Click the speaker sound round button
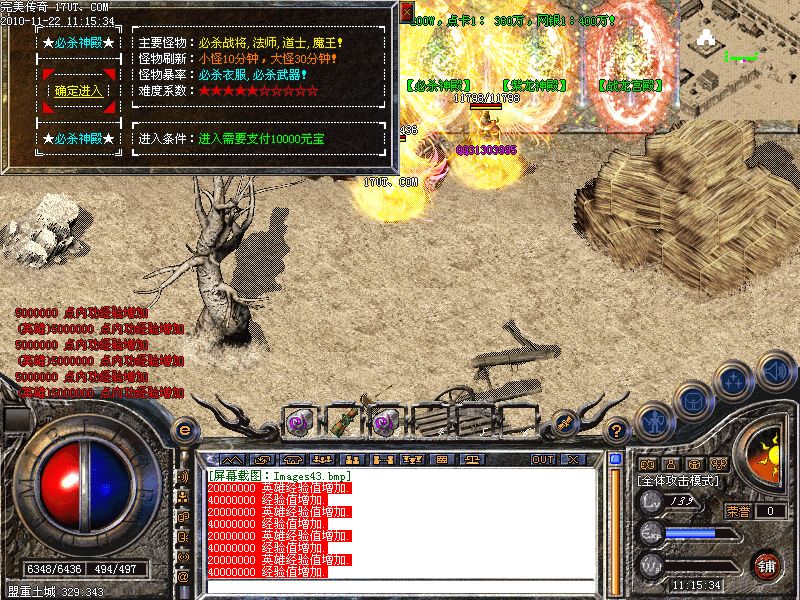 click(x=775, y=370)
